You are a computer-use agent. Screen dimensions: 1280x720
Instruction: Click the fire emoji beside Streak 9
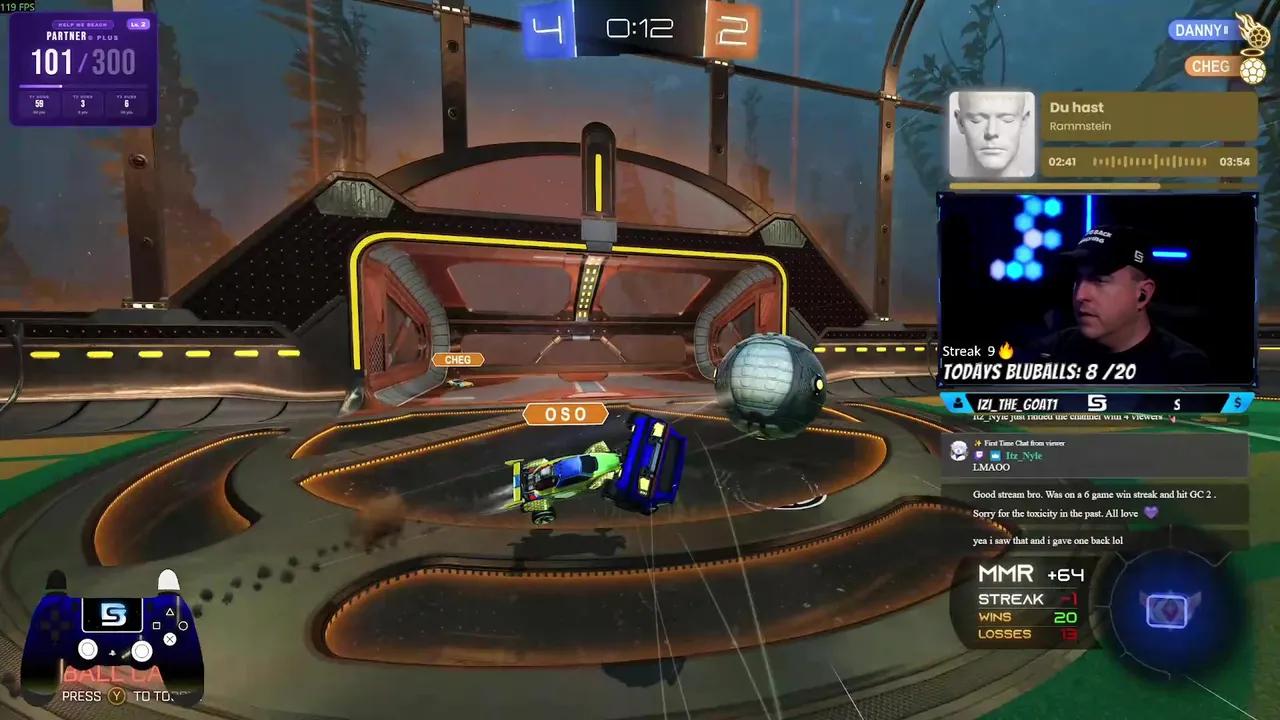1005,350
